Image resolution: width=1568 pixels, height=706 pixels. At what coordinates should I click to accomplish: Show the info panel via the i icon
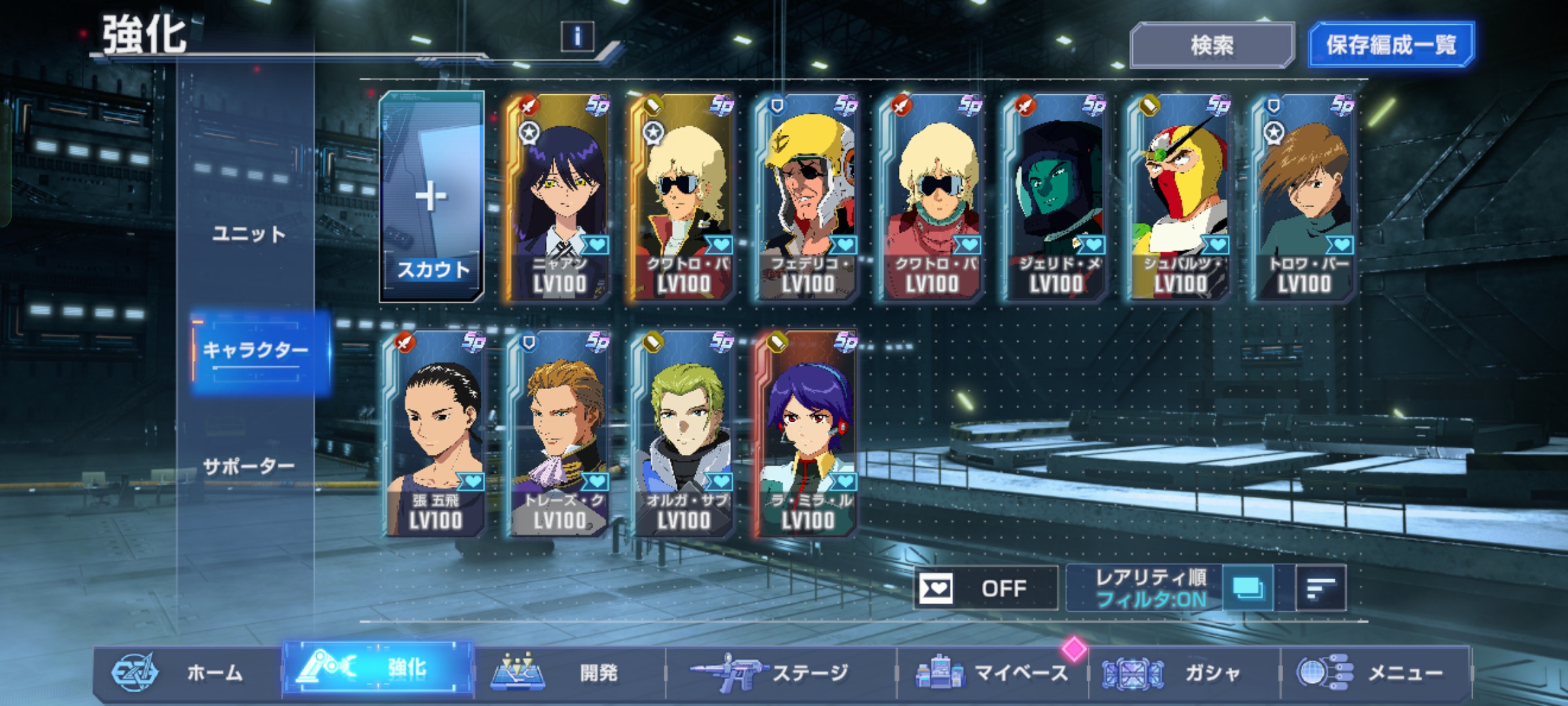(577, 37)
